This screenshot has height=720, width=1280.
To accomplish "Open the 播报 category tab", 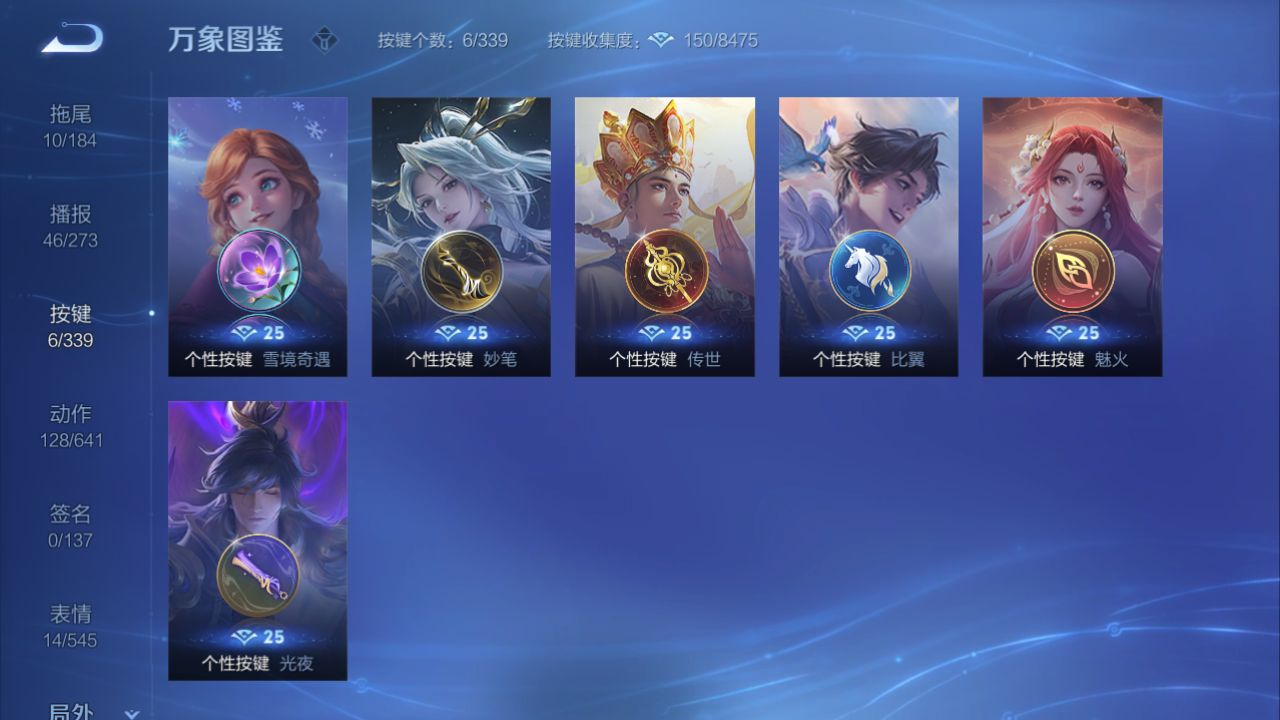I will (70, 226).
